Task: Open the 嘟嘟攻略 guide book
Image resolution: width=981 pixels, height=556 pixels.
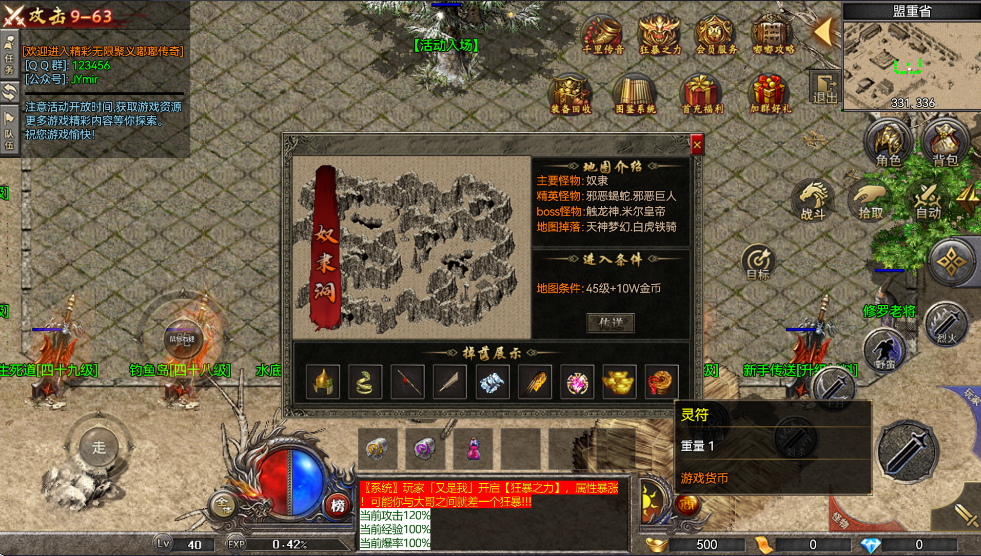Action: pos(772,37)
